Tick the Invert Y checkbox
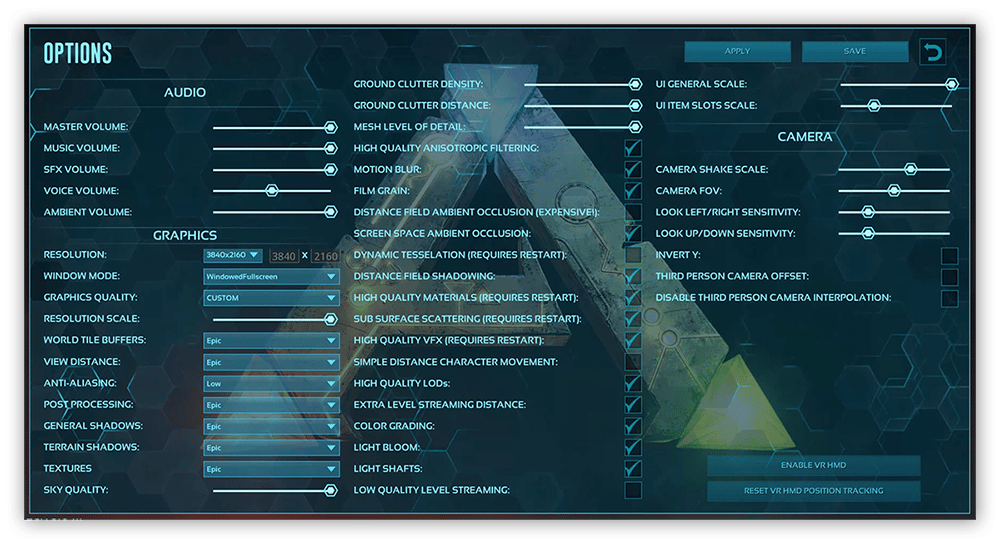Screen dimensions: 1000x543 (949, 255)
